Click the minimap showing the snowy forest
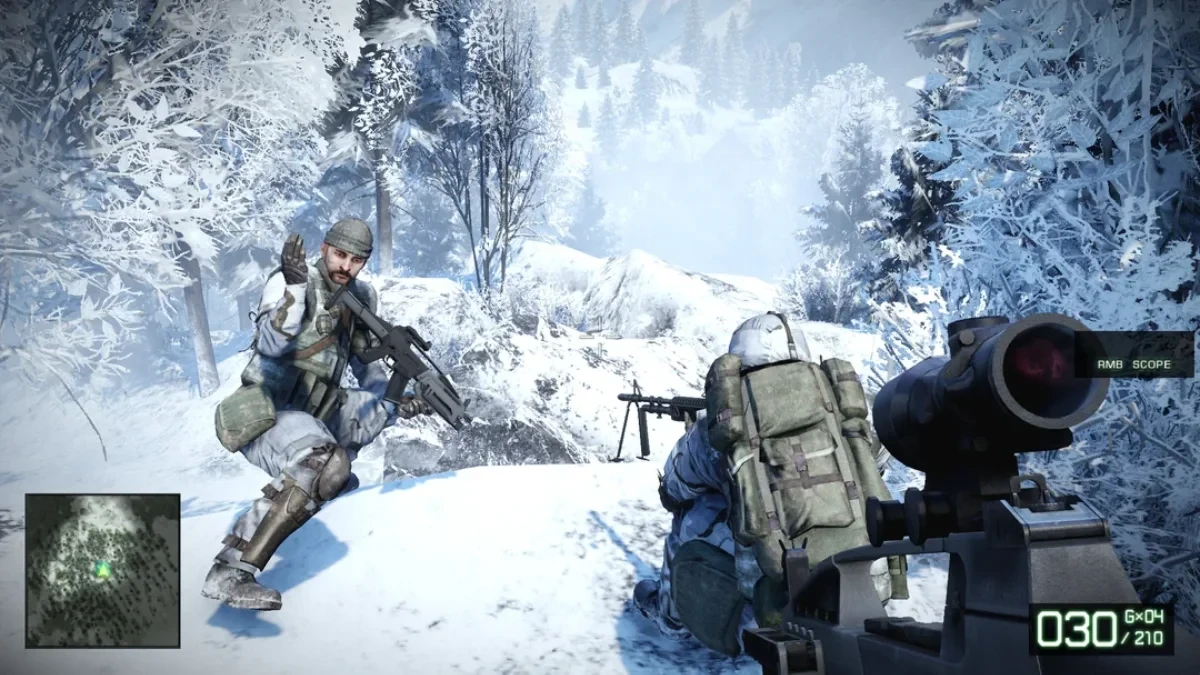This screenshot has height=675, width=1200. click(103, 570)
